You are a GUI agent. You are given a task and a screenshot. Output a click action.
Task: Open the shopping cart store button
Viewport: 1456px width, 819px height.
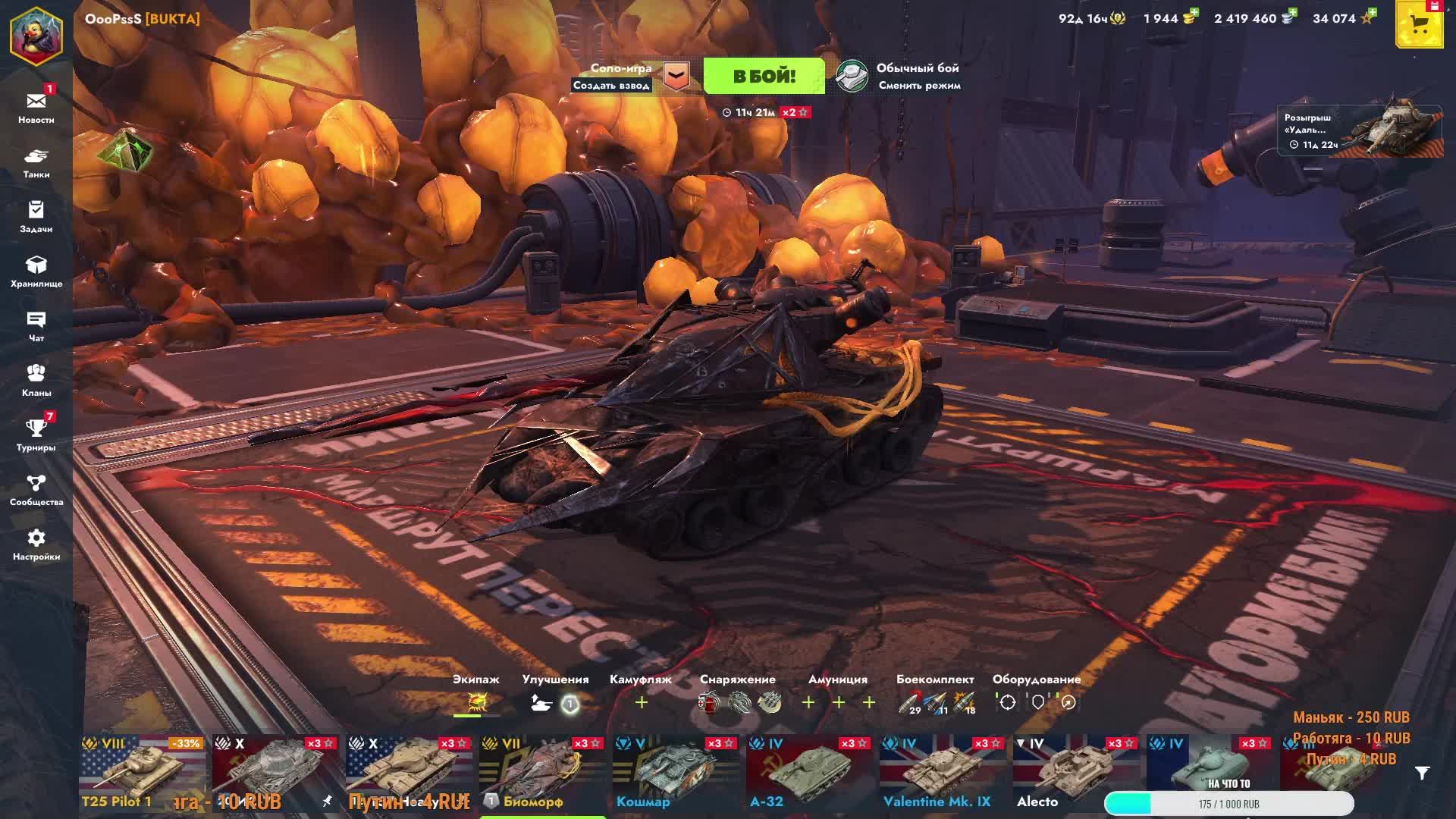1419,26
